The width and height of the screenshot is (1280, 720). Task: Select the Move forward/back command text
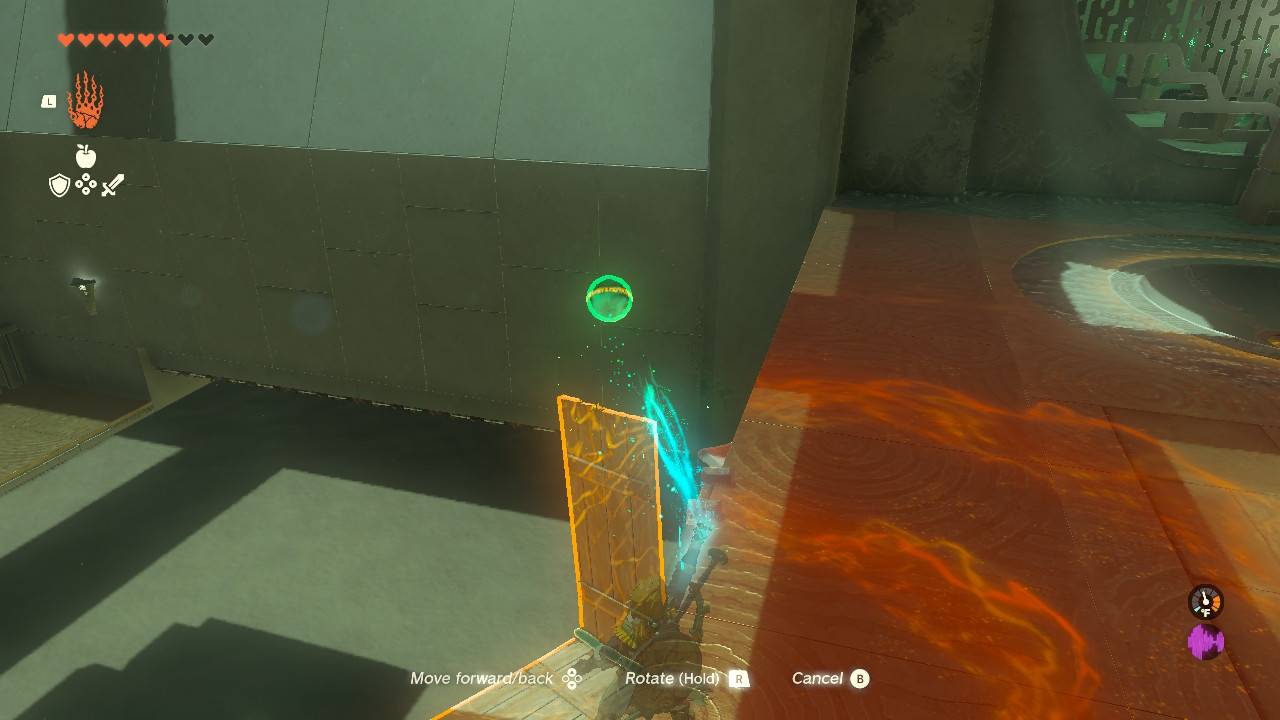point(483,678)
